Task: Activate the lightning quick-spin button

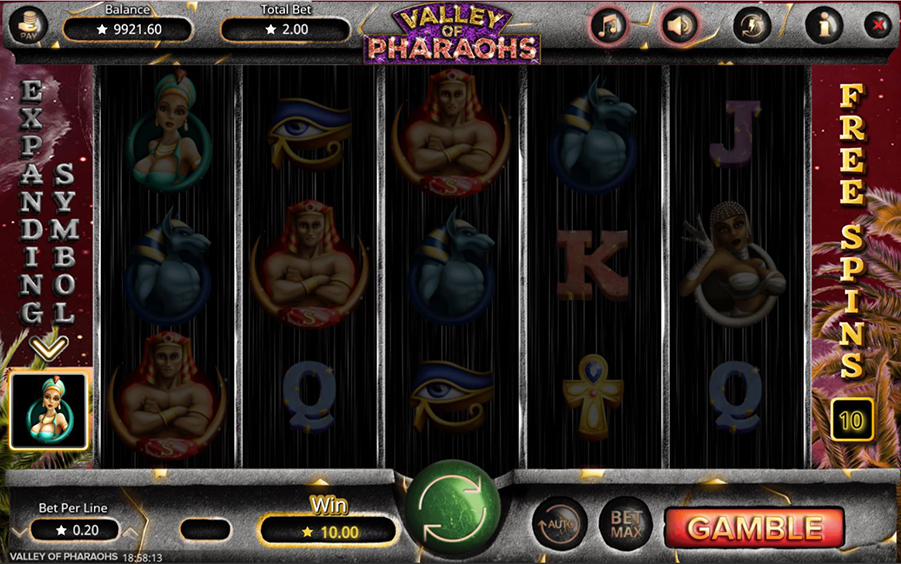Action: [752, 26]
